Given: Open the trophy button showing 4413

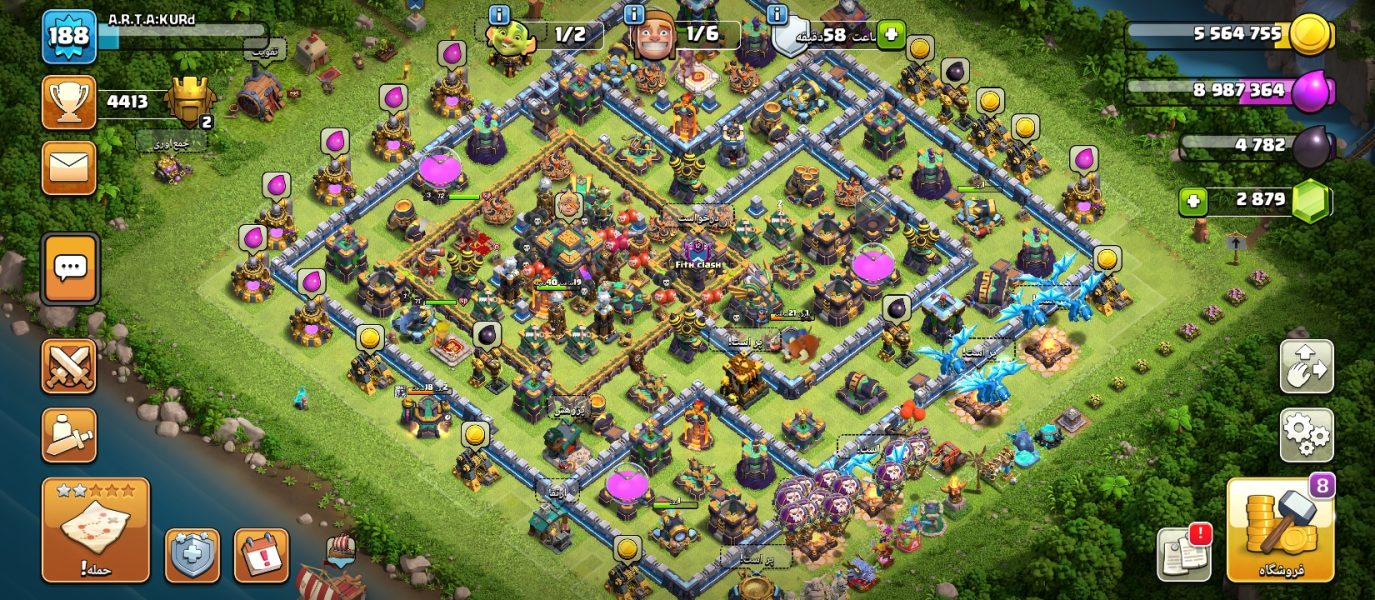Looking at the screenshot, I should 69,102.
